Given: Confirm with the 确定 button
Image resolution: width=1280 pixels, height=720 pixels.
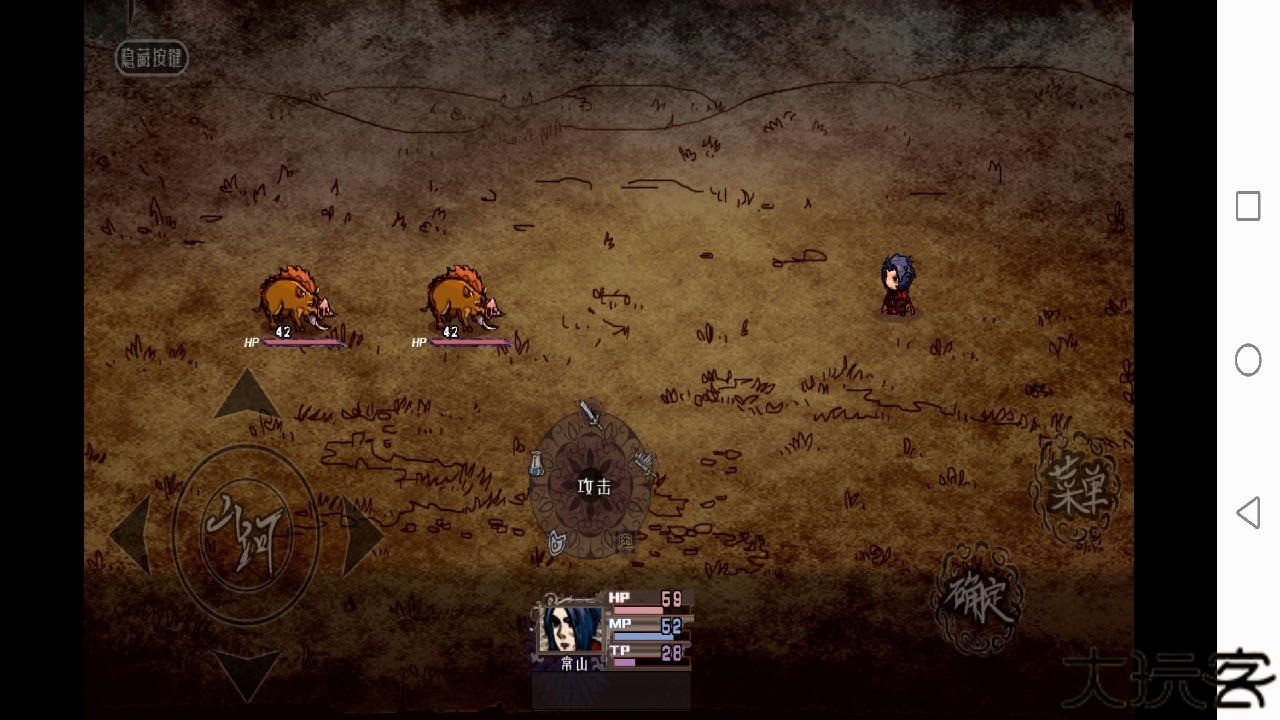Looking at the screenshot, I should click(x=978, y=597).
